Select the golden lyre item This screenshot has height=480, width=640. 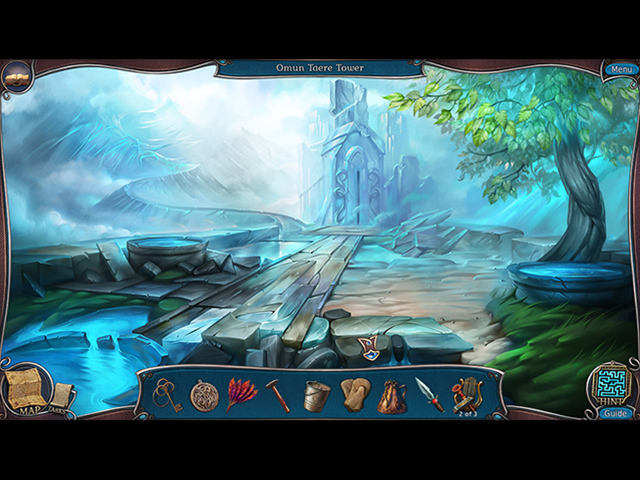[467, 394]
